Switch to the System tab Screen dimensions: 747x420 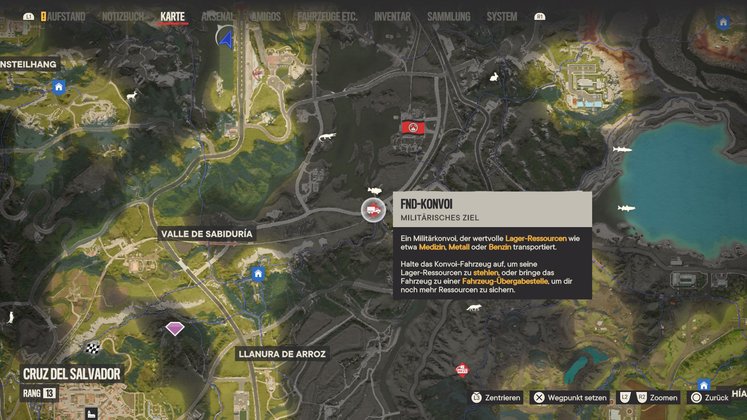coord(502,17)
